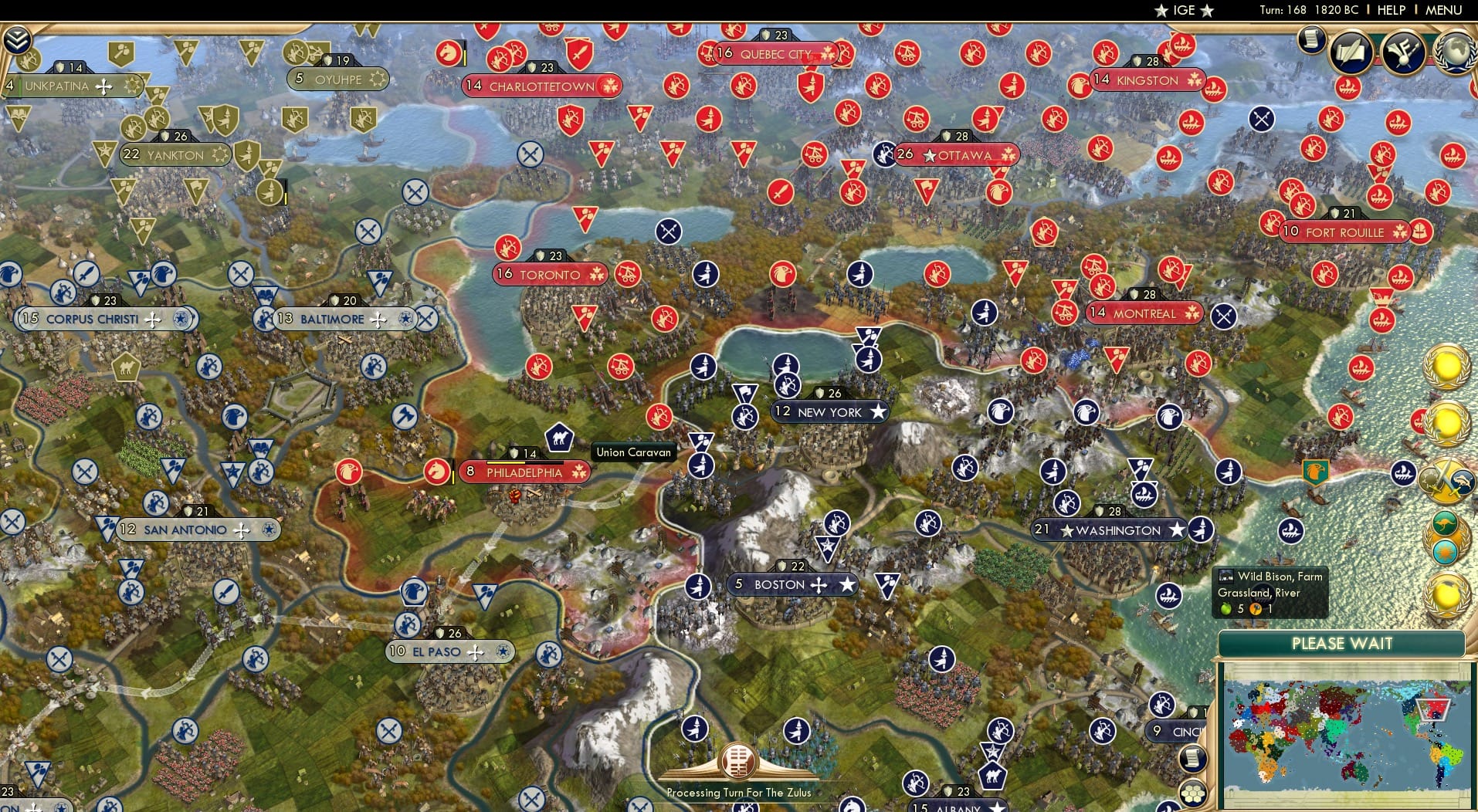1478x812 pixels.
Task: Toggle Boston's capital star indicator
Action: (x=848, y=585)
